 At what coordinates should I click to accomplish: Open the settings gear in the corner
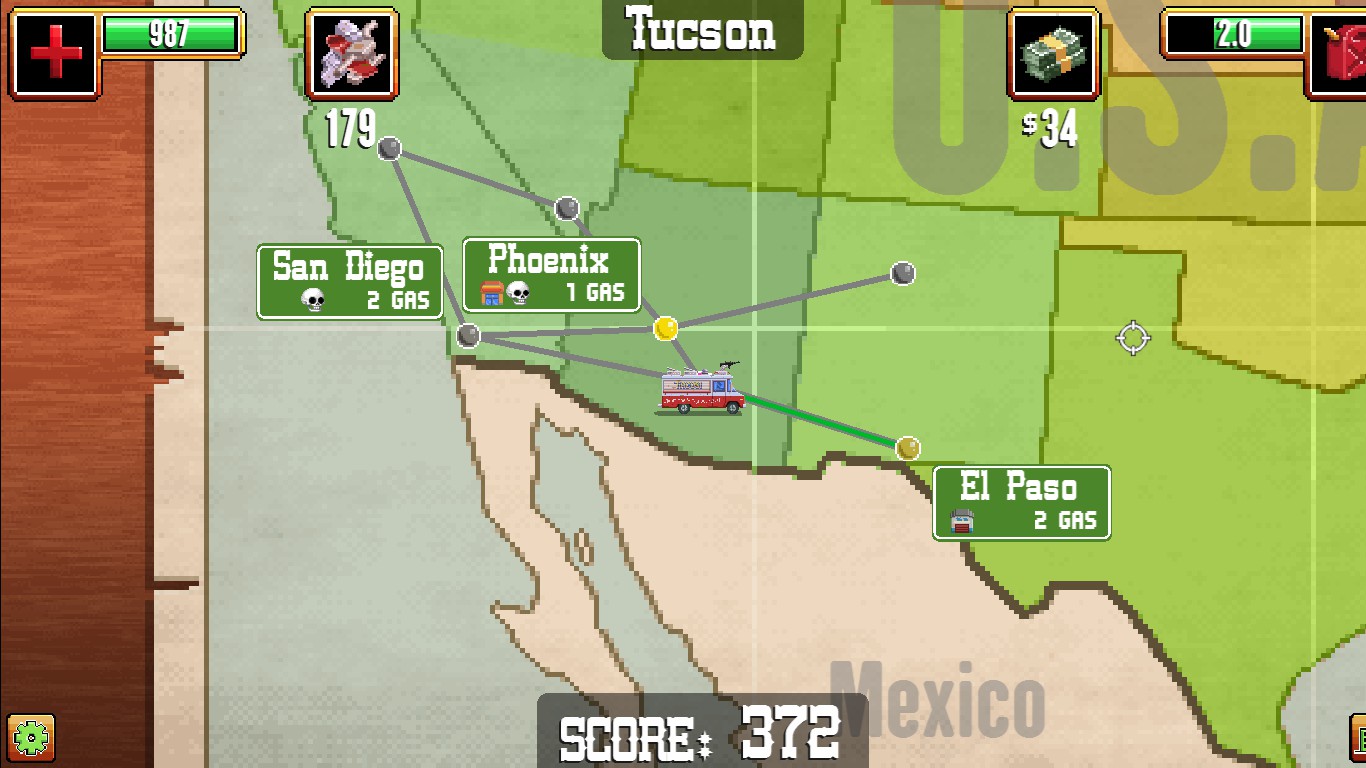pyautogui.click(x=32, y=739)
